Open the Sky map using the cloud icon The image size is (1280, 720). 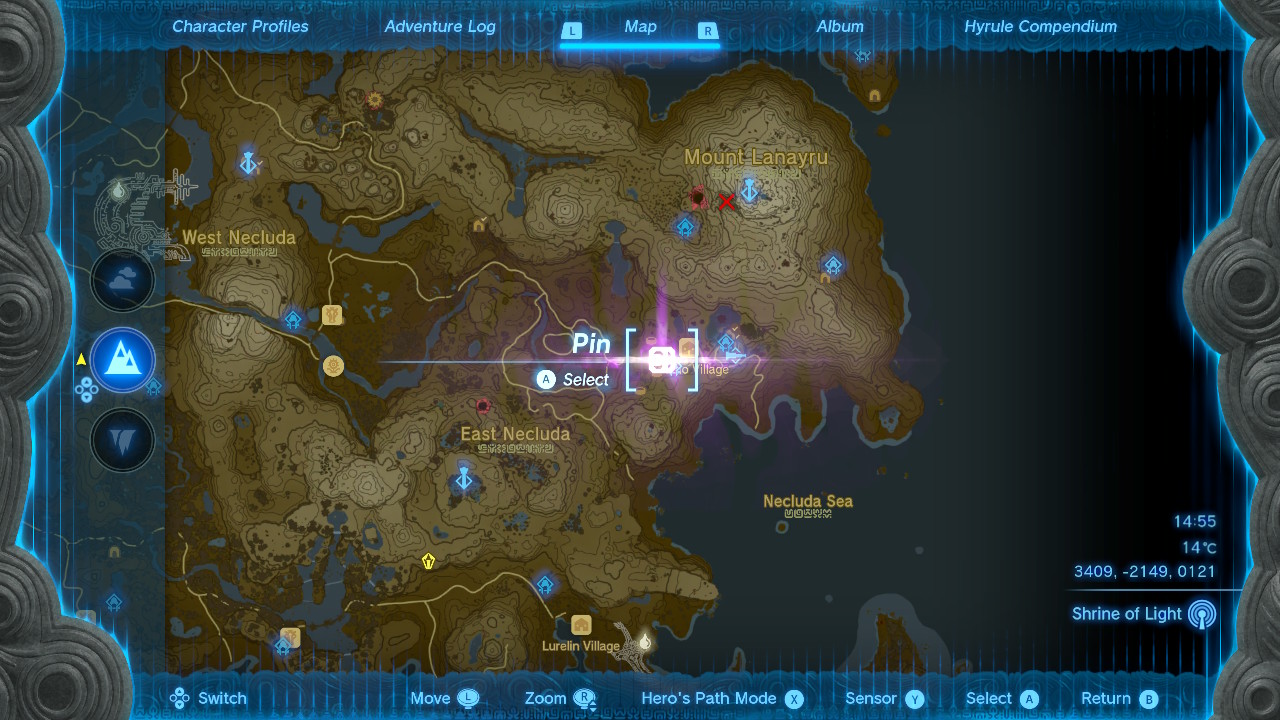point(122,281)
